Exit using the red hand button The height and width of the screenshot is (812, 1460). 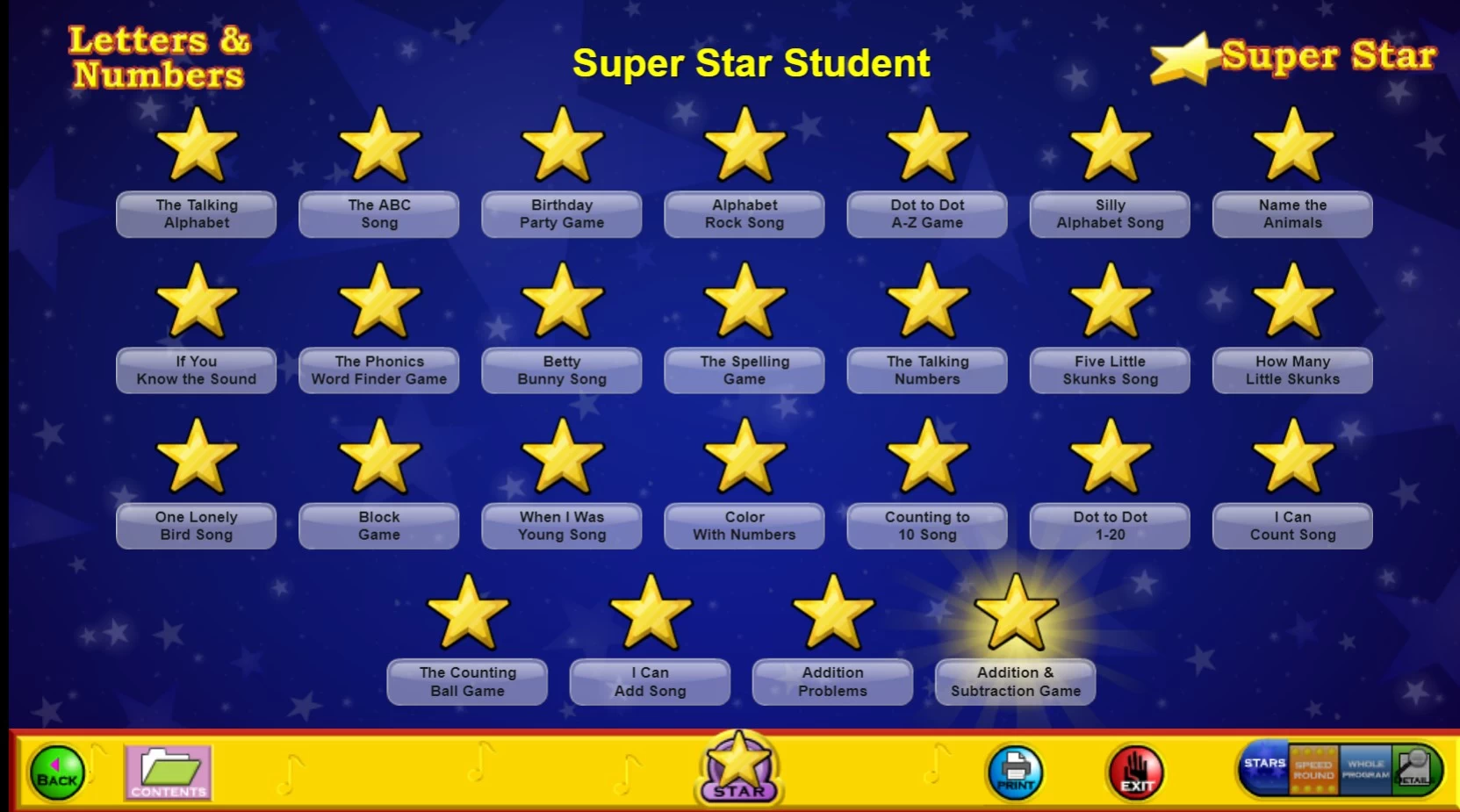click(1136, 772)
